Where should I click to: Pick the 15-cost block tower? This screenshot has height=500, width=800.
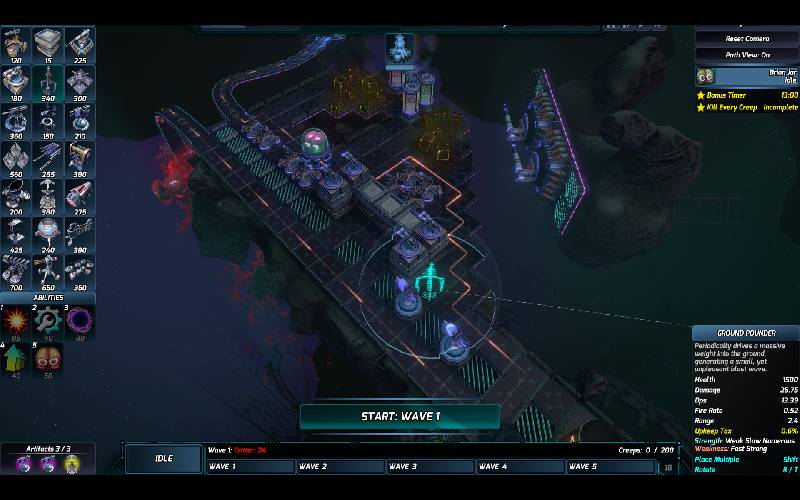pyautogui.click(x=48, y=45)
